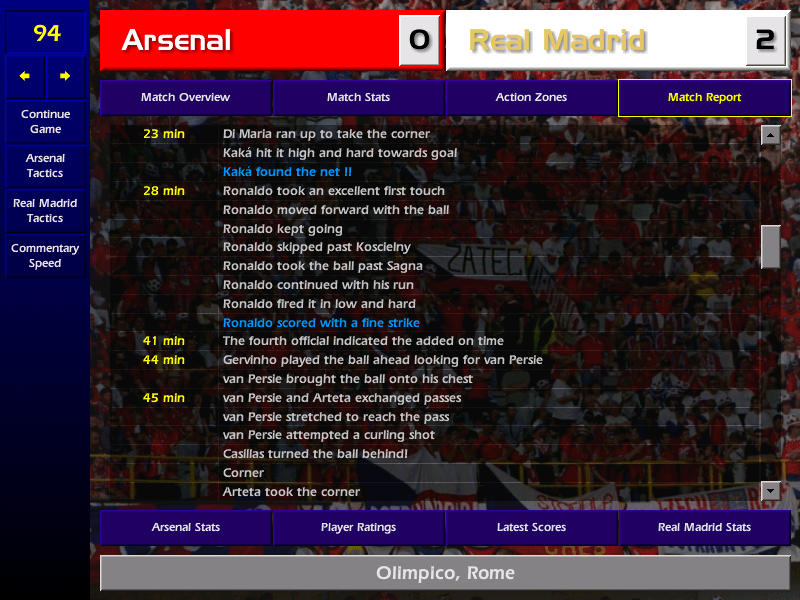Click the scrollbar's up arrow

pos(770,135)
